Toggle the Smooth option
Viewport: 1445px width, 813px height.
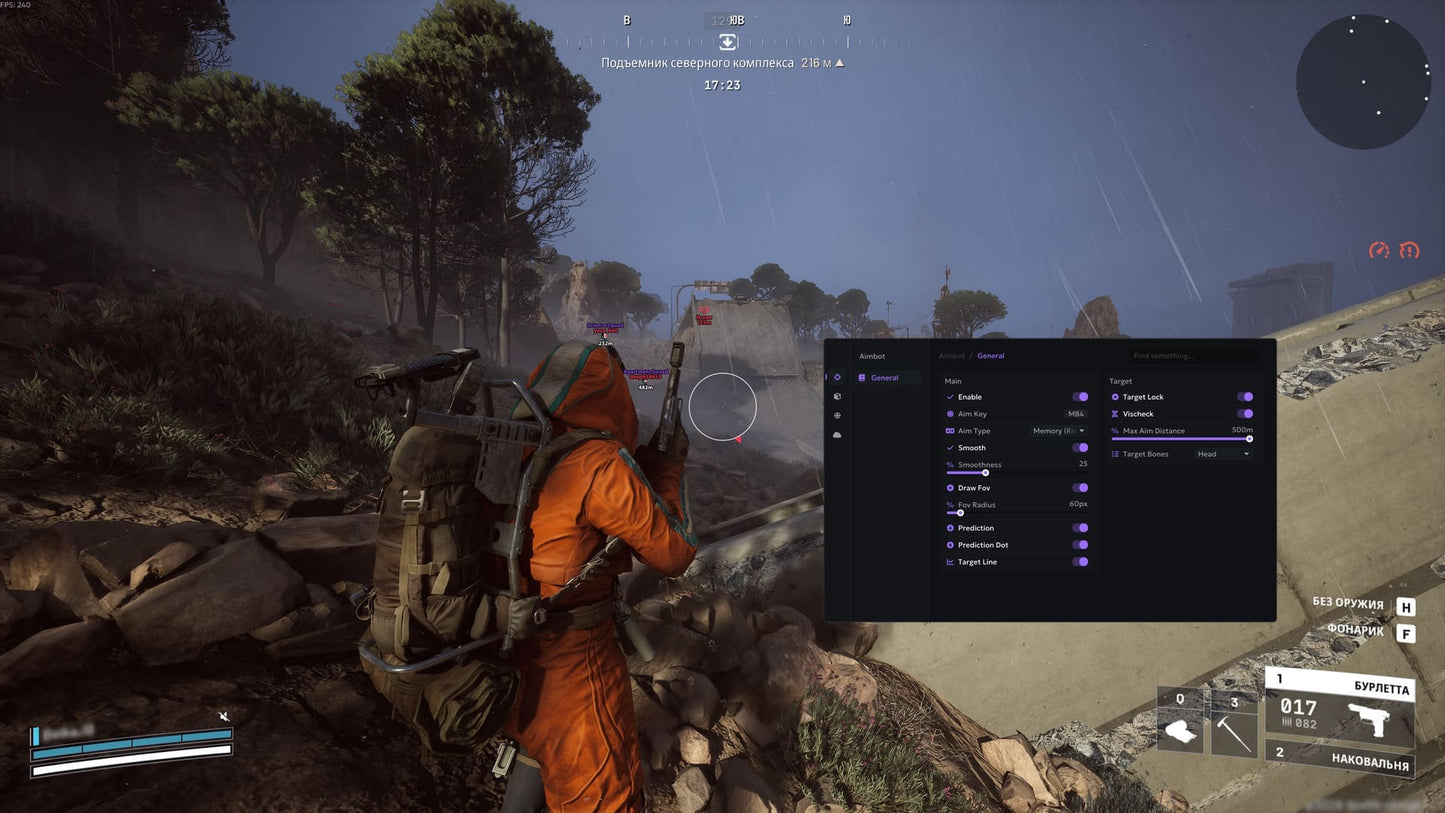click(1080, 448)
